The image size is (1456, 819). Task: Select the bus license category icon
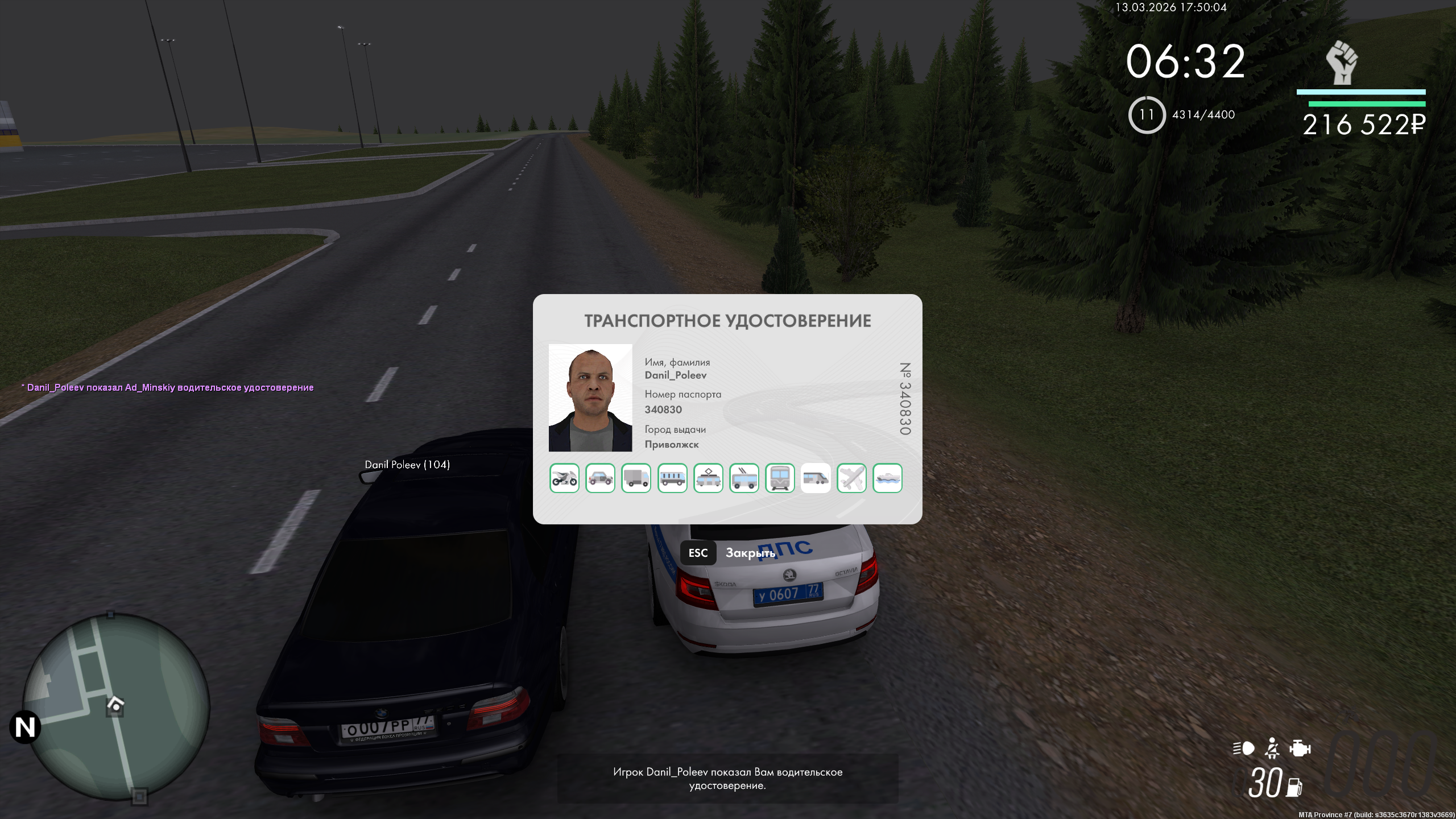click(672, 478)
